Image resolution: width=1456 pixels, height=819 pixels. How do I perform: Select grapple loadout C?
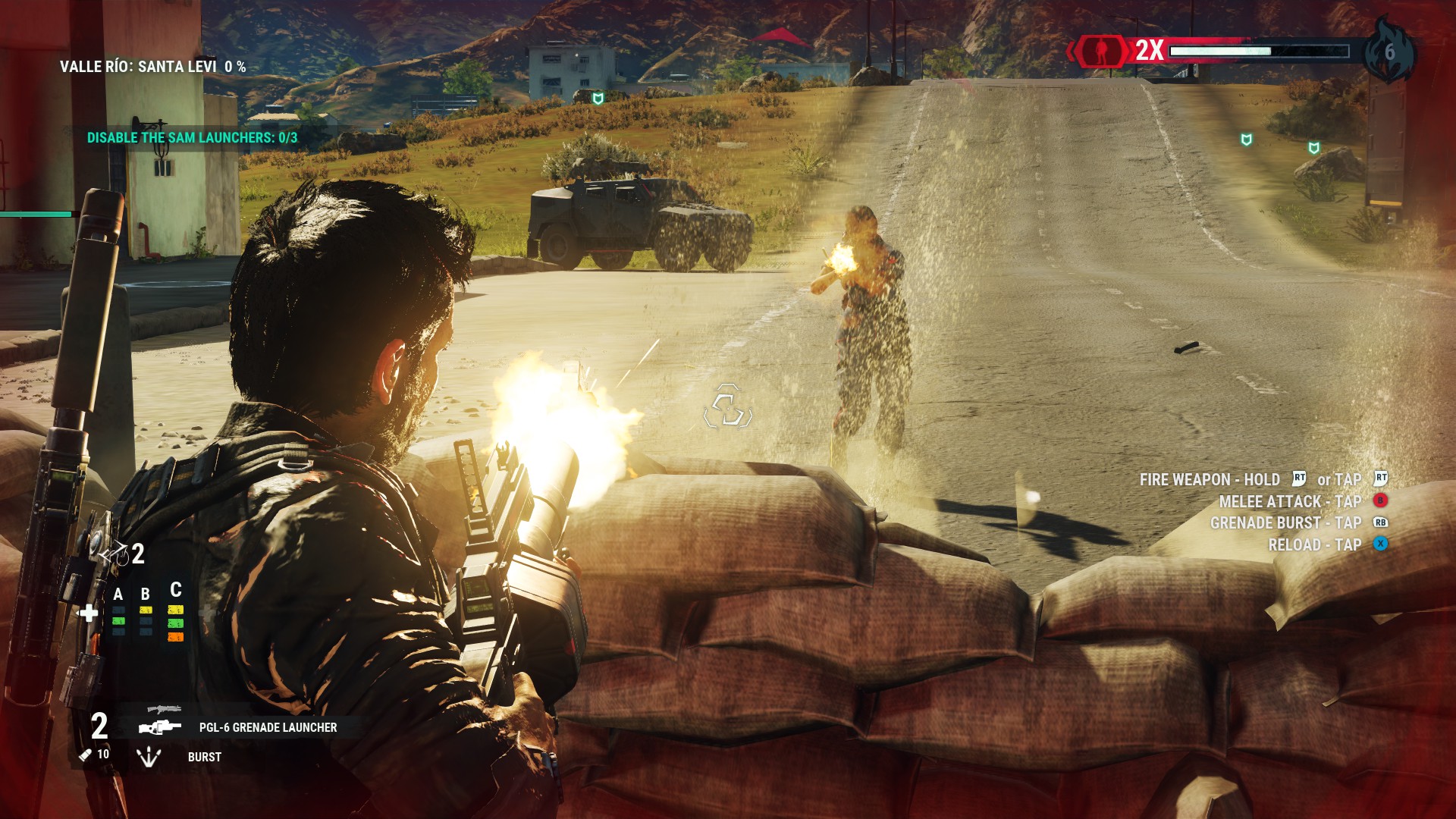click(176, 590)
